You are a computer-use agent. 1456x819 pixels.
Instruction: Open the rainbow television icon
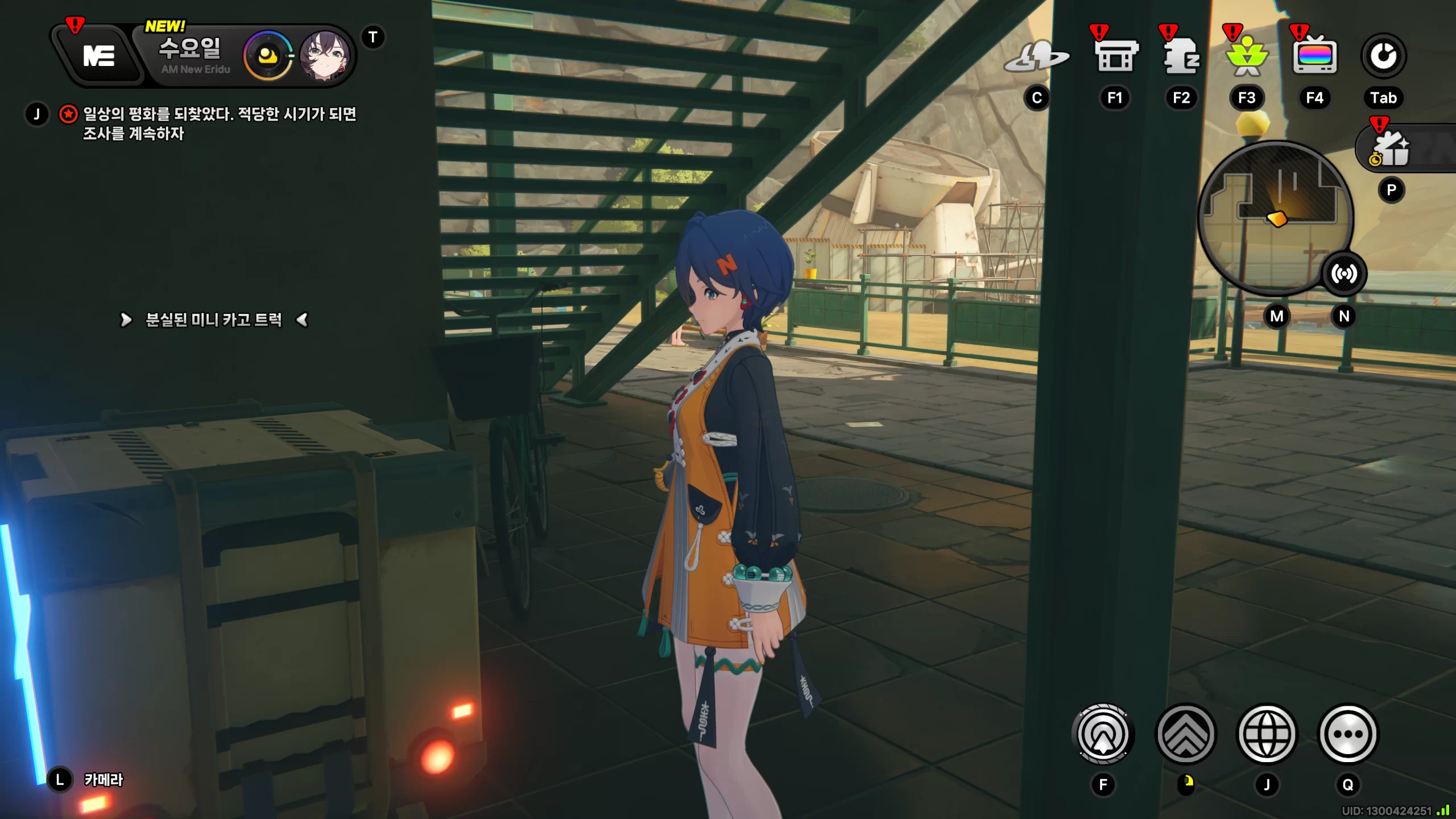tap(1314, 56)
